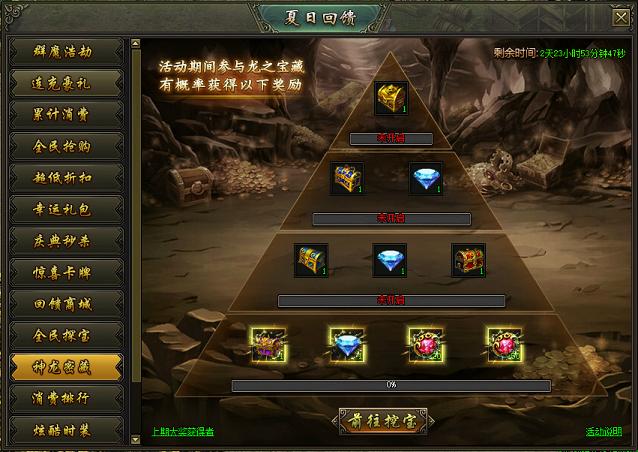Go to the 全民探宝 tab

[x=66, y=334]
